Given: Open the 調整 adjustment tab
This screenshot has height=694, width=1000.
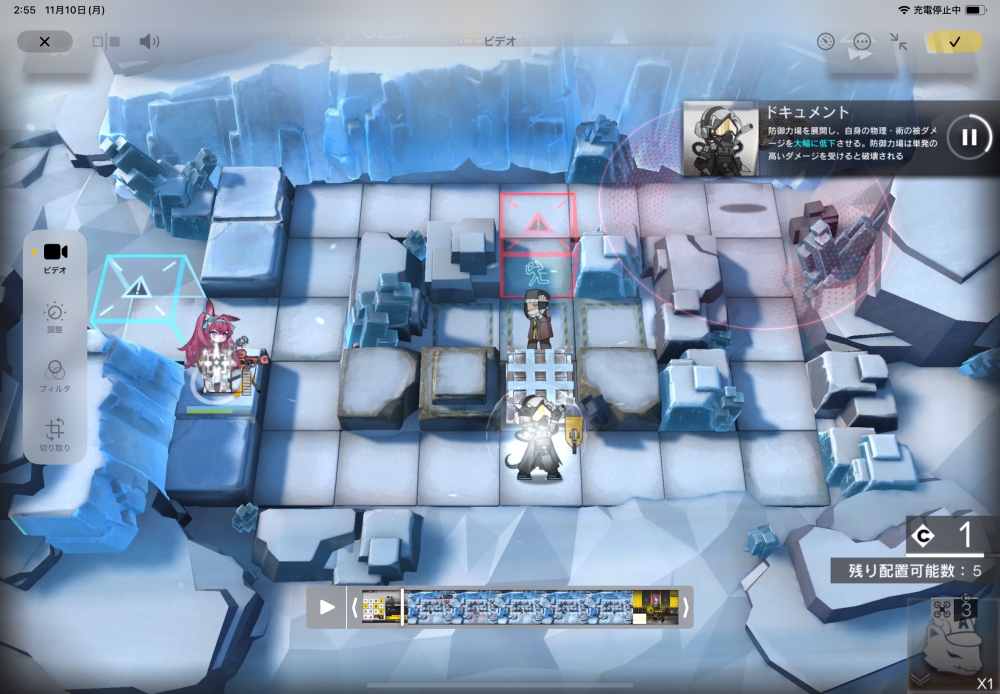Looking at the screenshot, I should click(x=55, y=317).
